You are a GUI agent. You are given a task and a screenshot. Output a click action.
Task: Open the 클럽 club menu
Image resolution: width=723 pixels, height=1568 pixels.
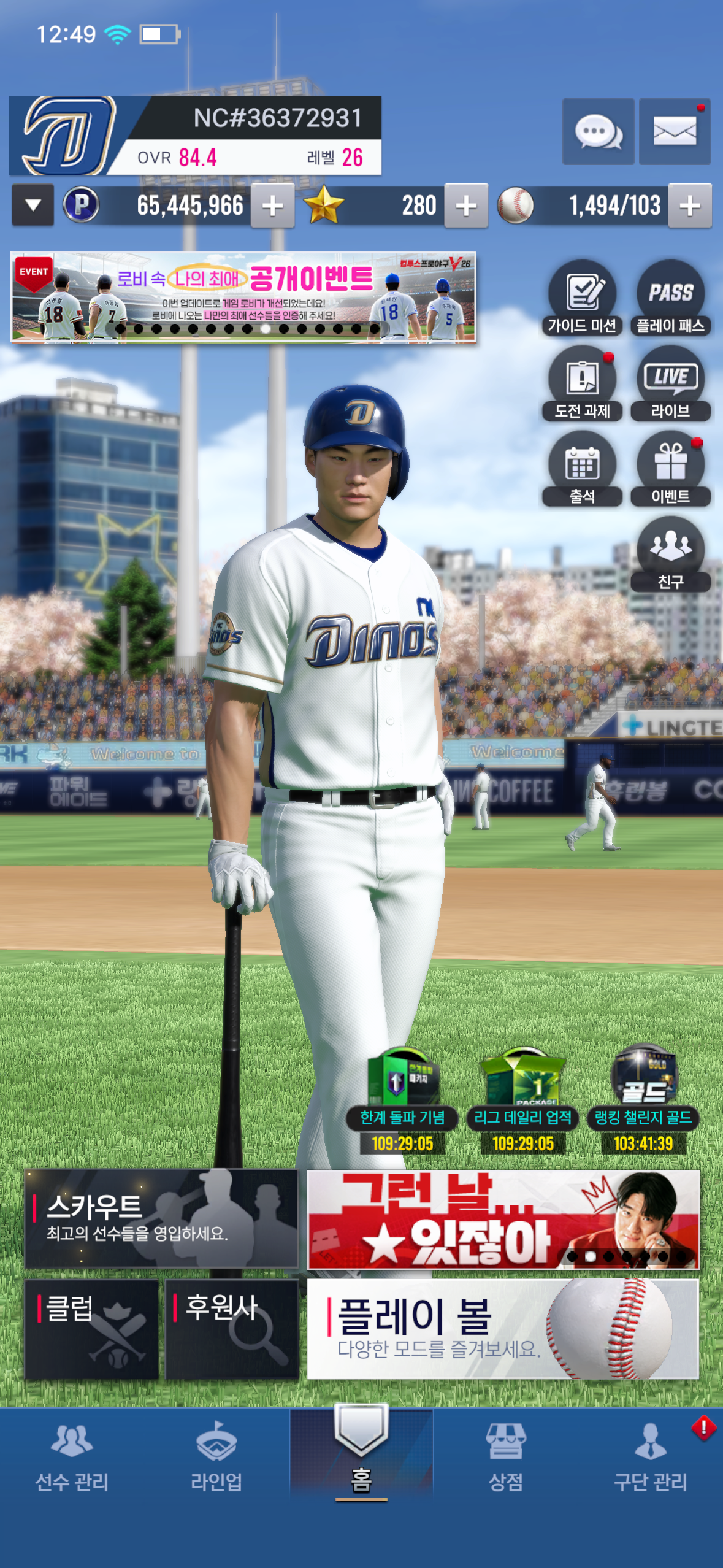tap(92, 1329)
